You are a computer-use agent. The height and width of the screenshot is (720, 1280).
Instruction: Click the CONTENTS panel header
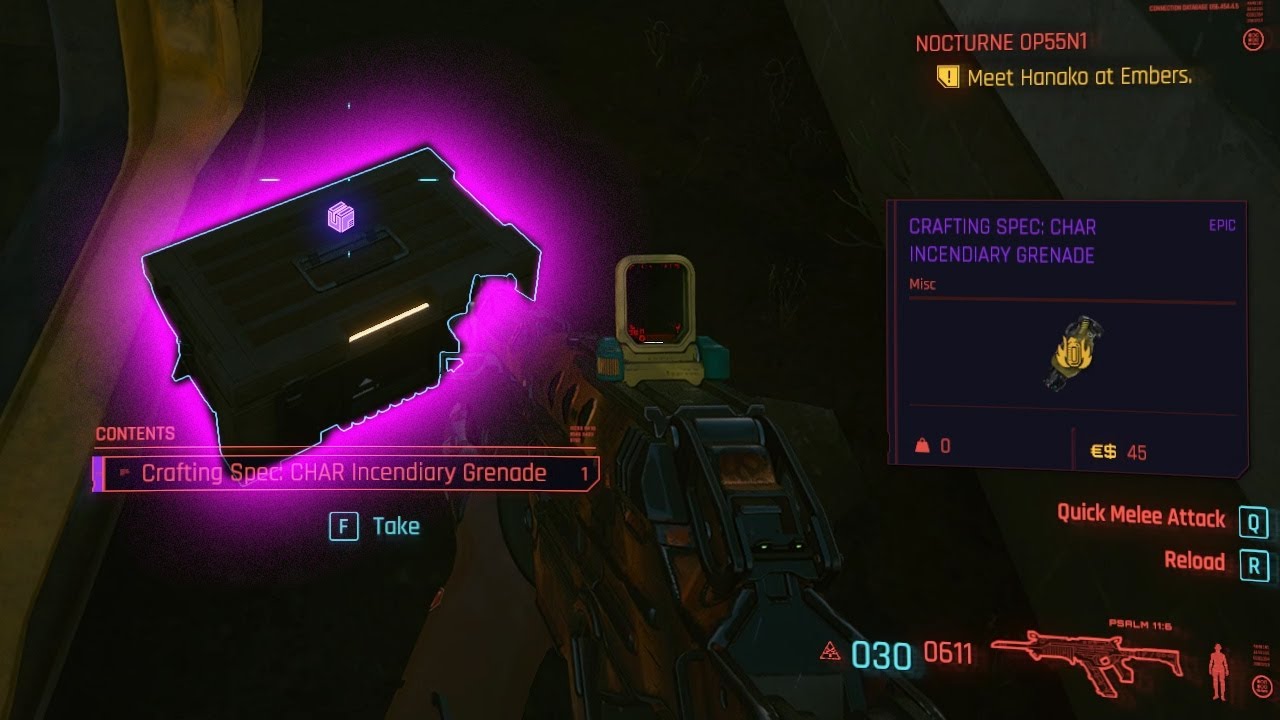click(x=134, y=434)
